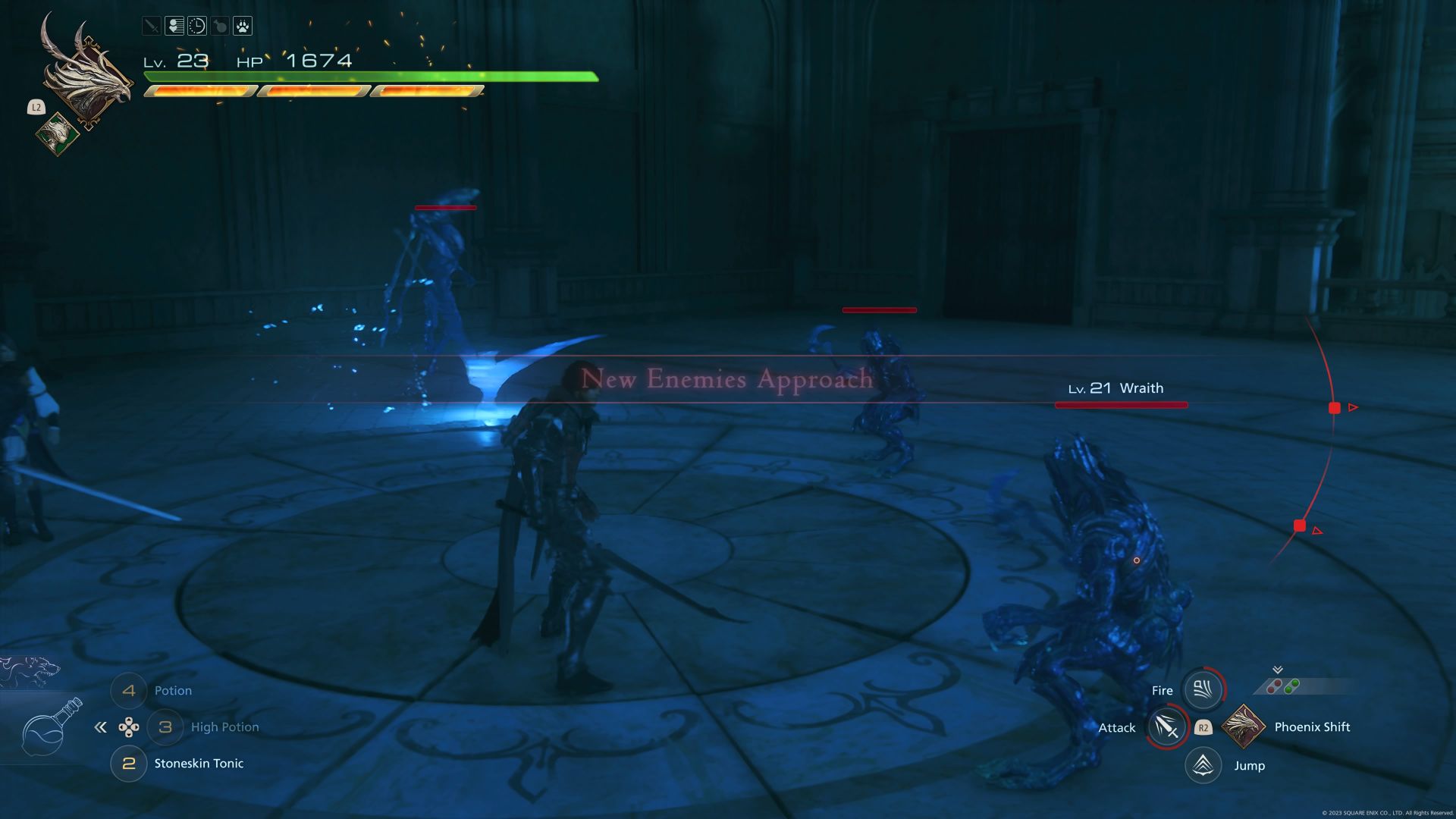Select the sword status icon in the top toolbar

[152, 26]
